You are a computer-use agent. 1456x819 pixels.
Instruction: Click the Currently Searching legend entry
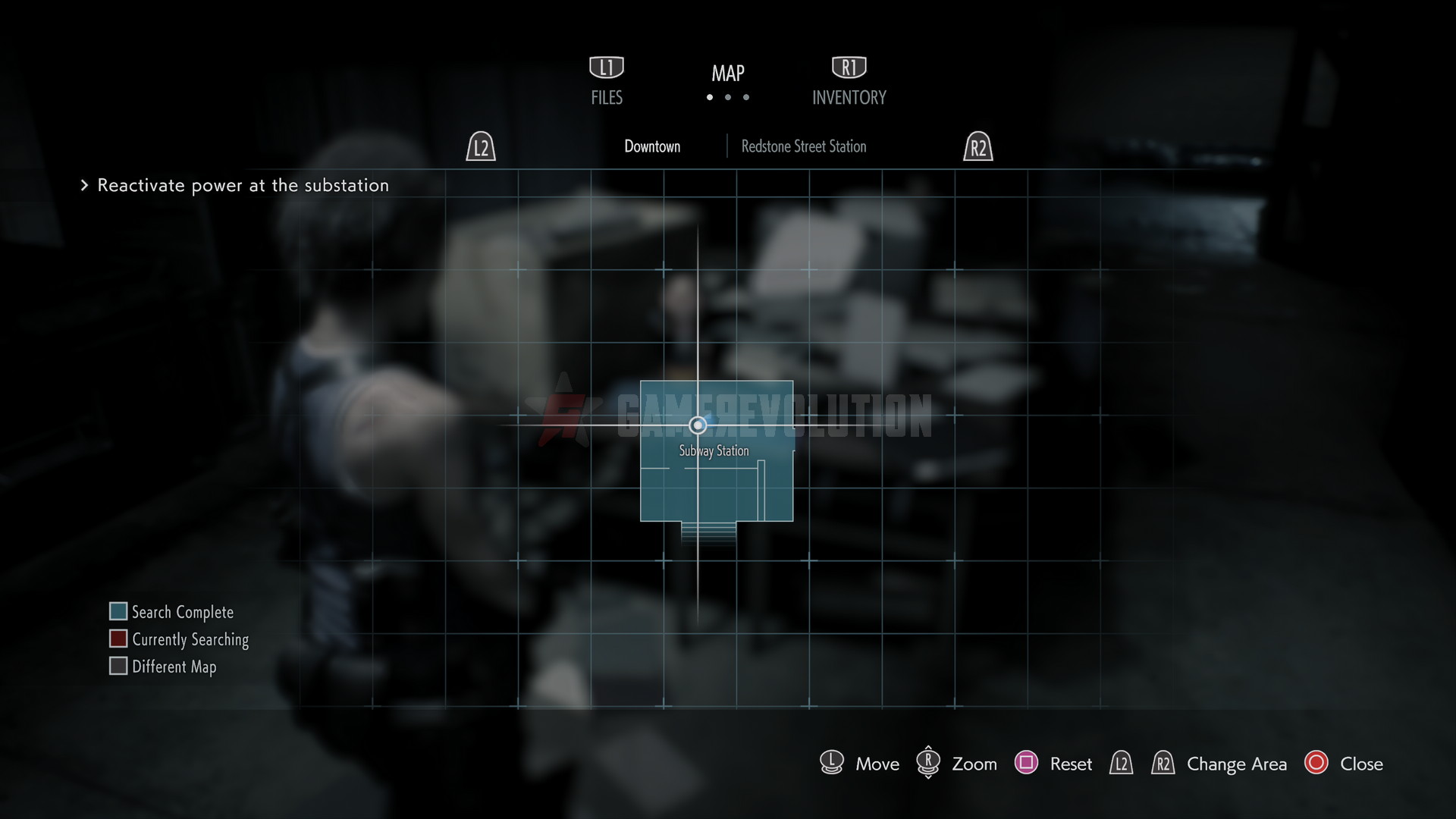[190, 639]
